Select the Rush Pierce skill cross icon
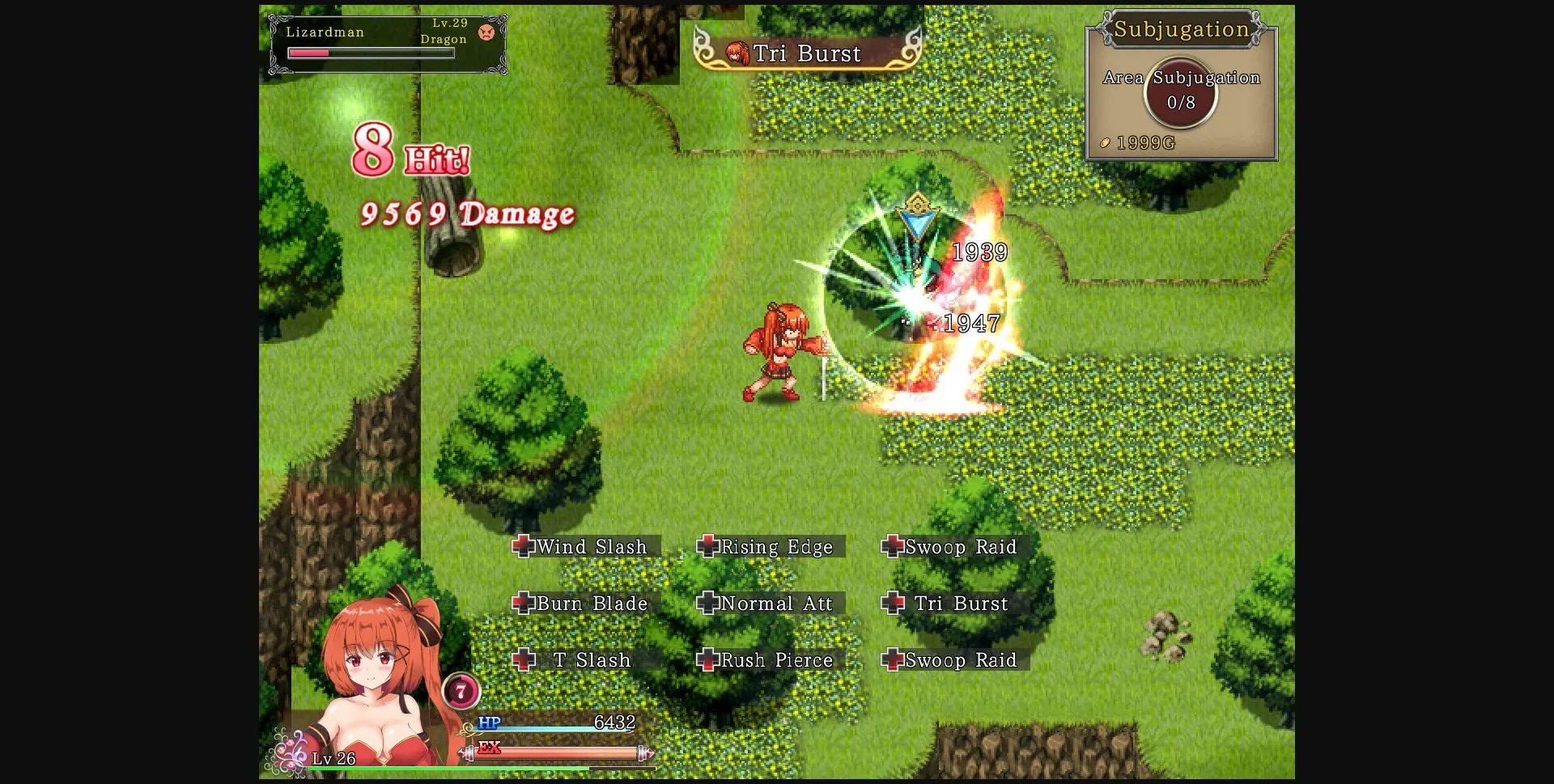The width and height of the screenshot is (1554, 784). [x=709, y=660]
